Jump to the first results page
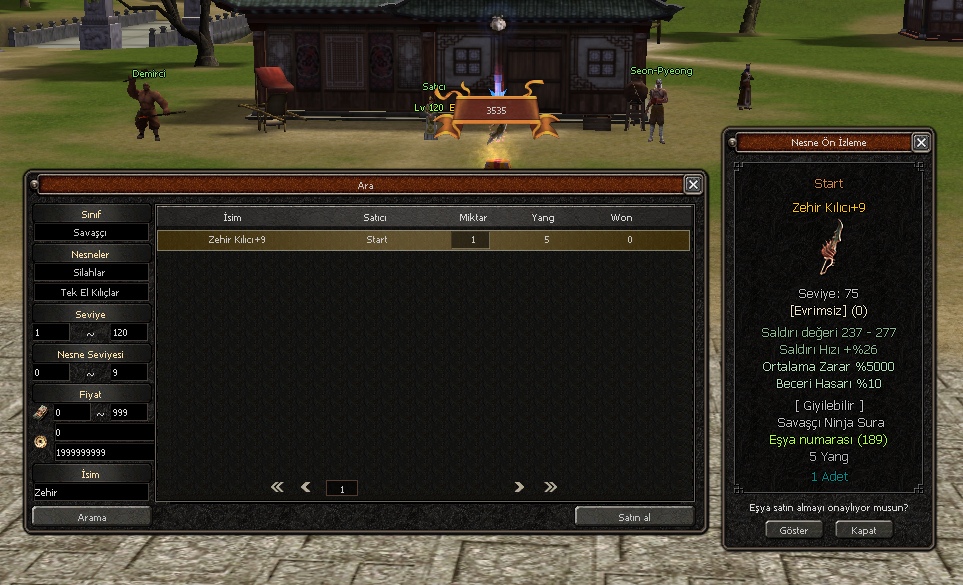Screen dimensions: 963x585 [277, 488]
